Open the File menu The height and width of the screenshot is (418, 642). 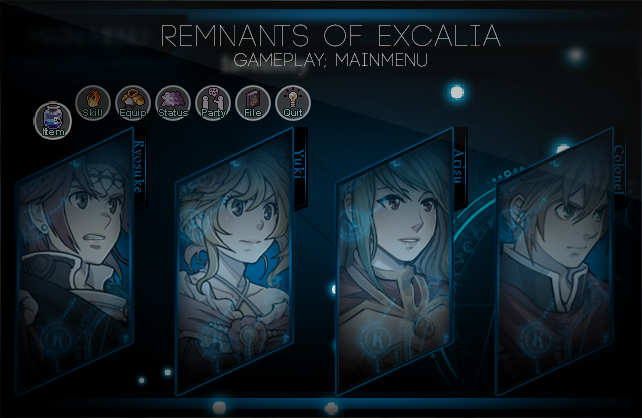click(x=253, y=102)
